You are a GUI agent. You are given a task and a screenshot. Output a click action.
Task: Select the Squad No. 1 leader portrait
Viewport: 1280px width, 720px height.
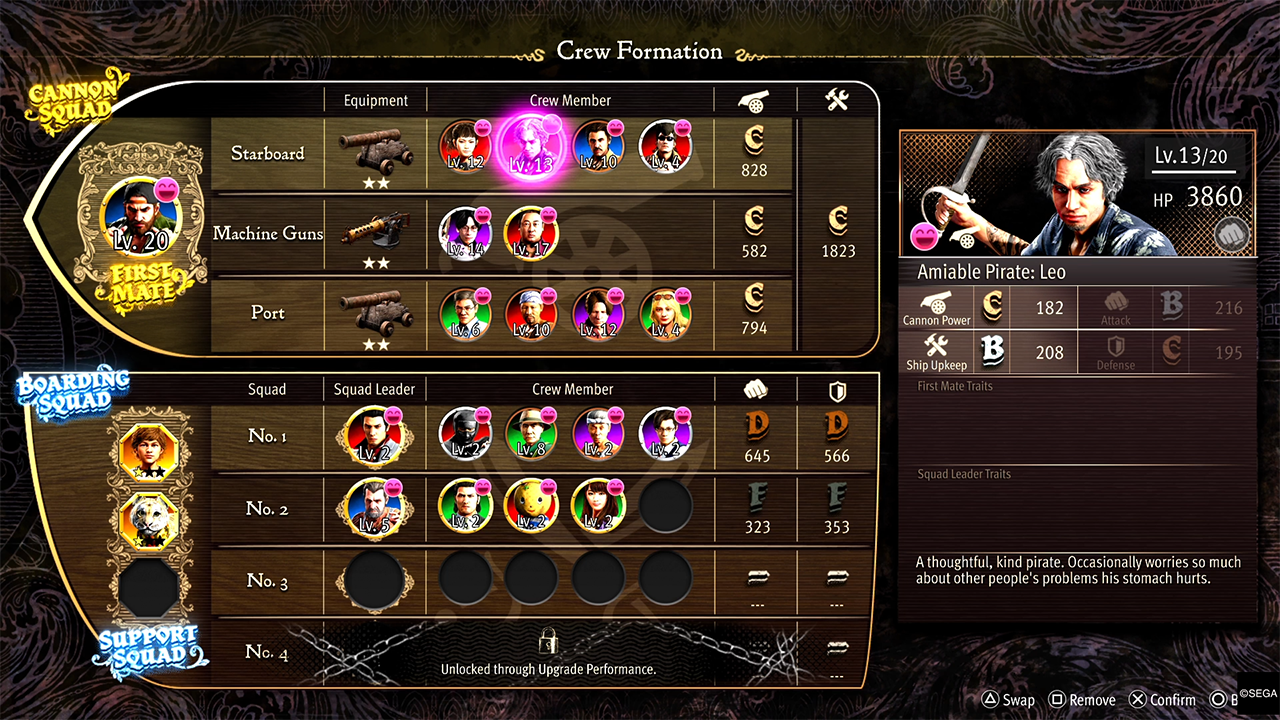pyautogui.click(x=372, y=435)
